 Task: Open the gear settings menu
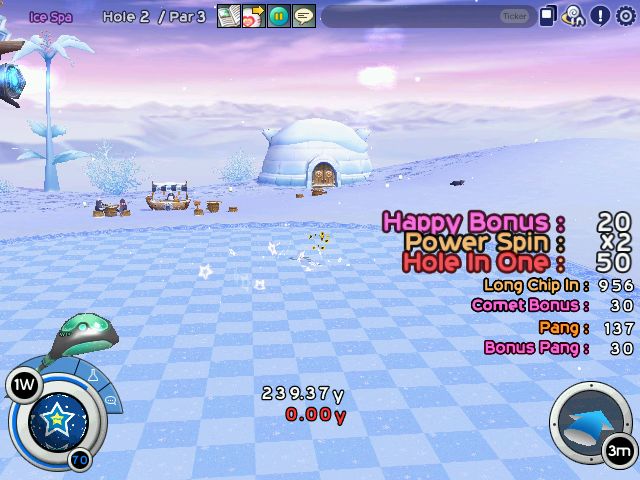626,16
